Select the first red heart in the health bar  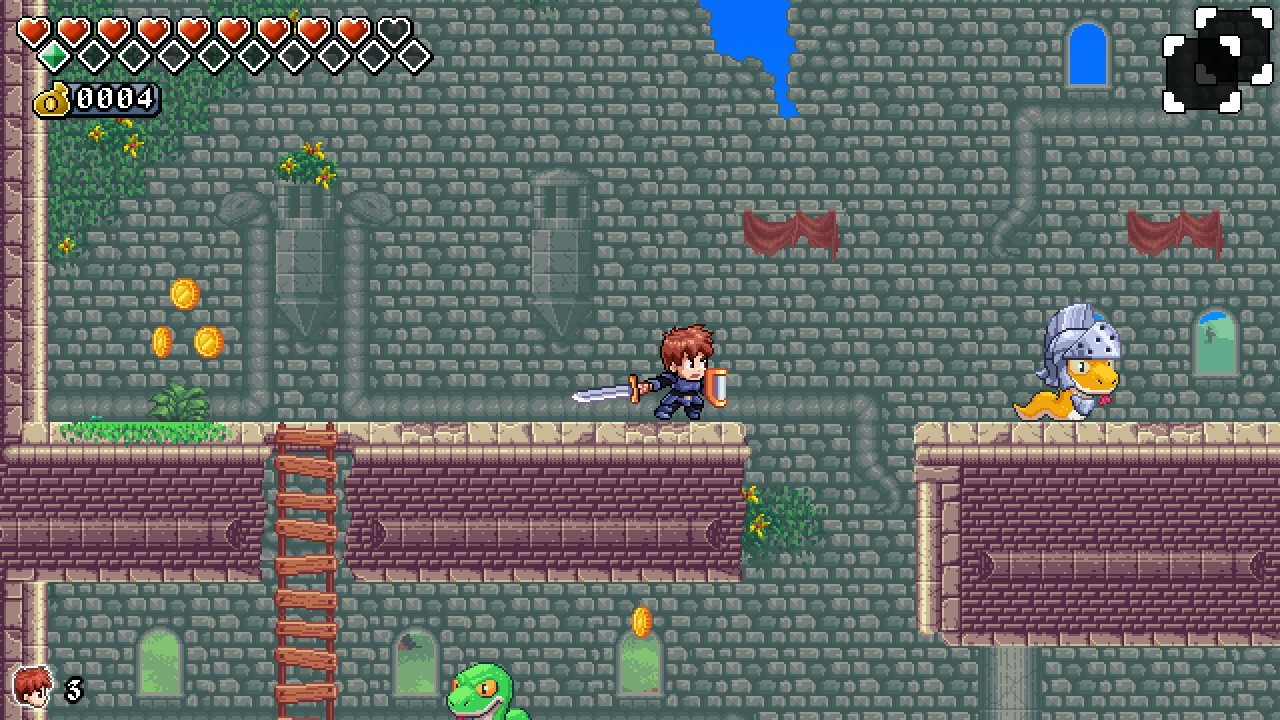click(x=33, y=31)
